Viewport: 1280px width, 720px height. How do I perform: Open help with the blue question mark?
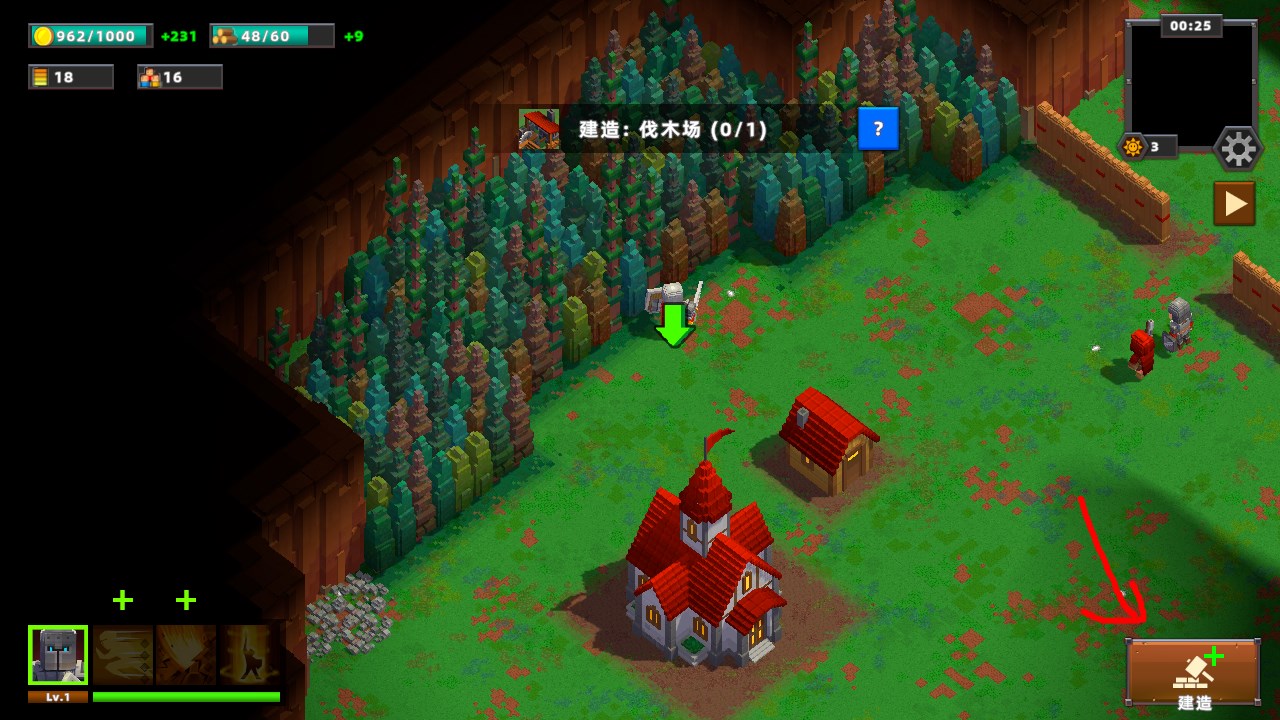point(878,129)
